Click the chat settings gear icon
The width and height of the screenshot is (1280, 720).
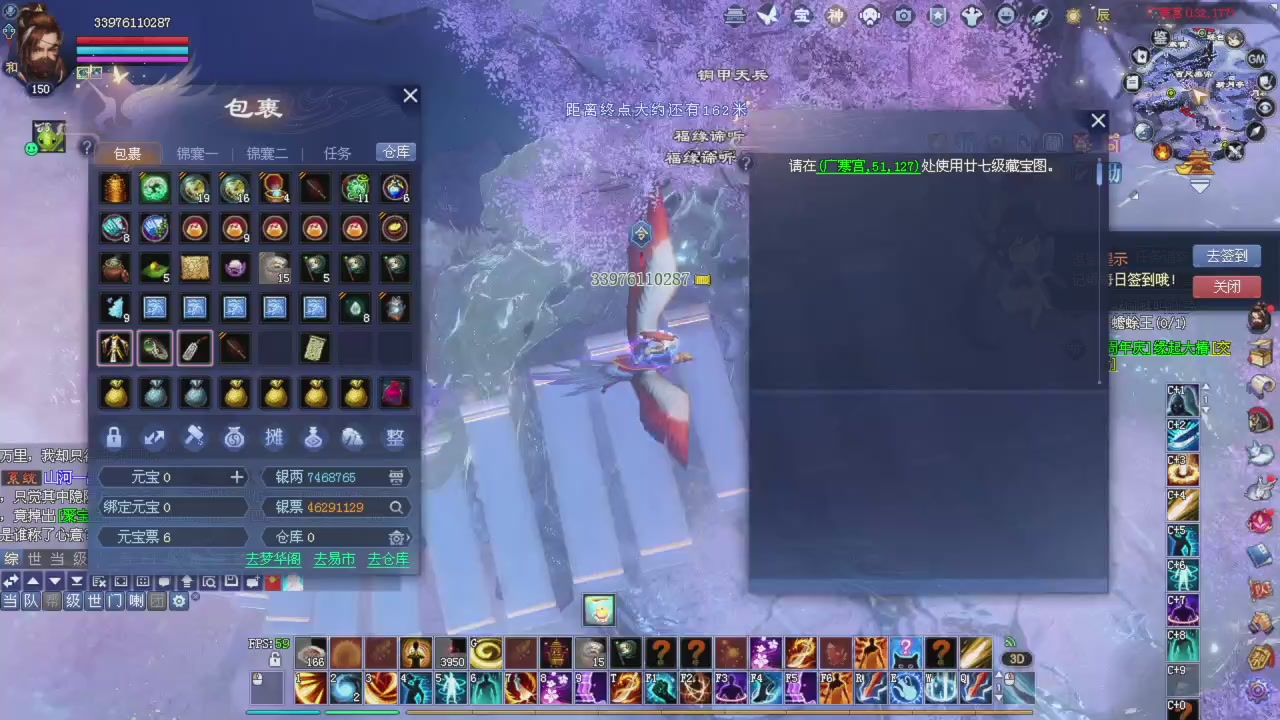(179, 601)
